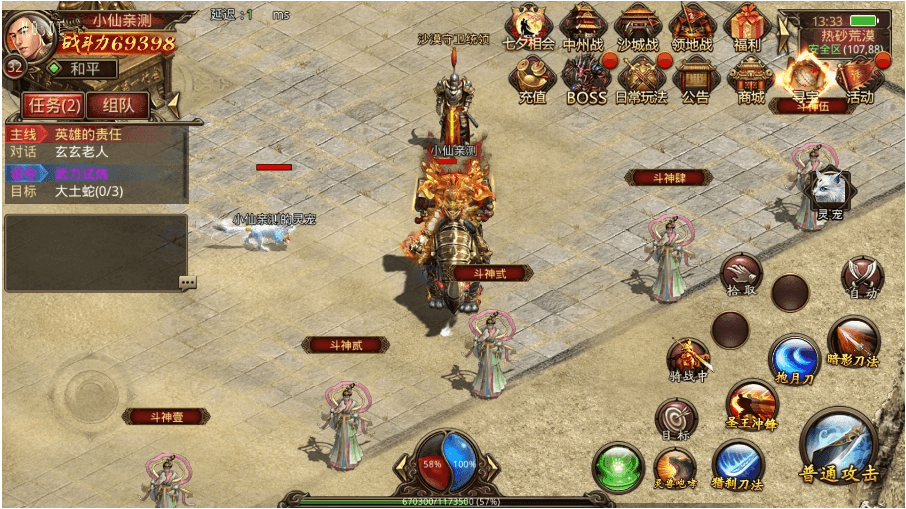Open the 商城 store
Viewport: 906px width, 509px height.
(750, 79)
